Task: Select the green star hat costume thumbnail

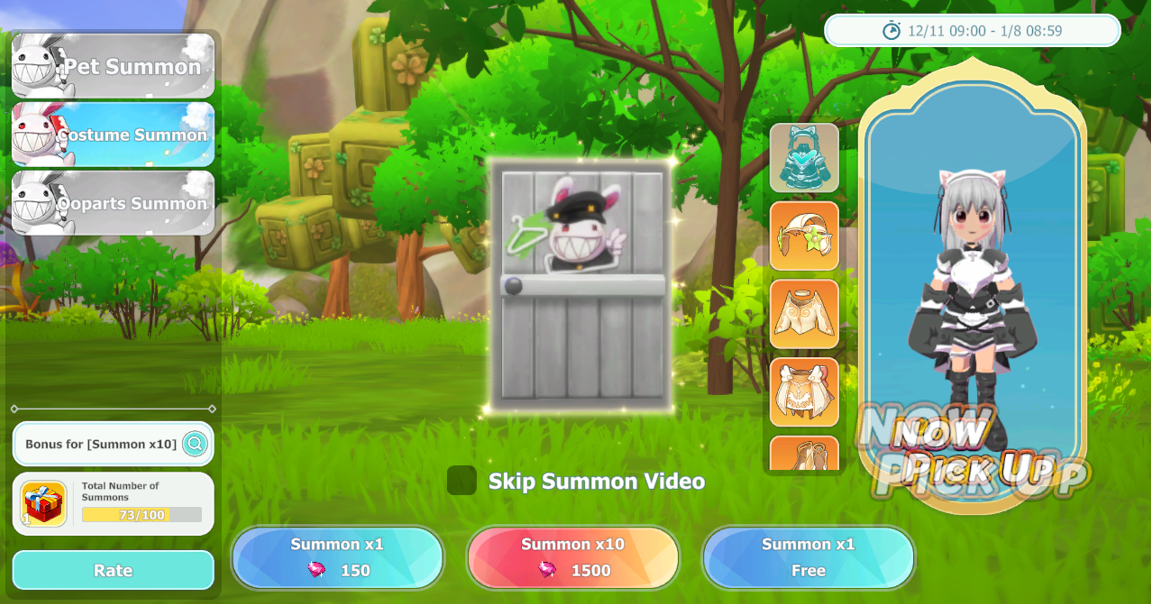Action: pos(804,236)
